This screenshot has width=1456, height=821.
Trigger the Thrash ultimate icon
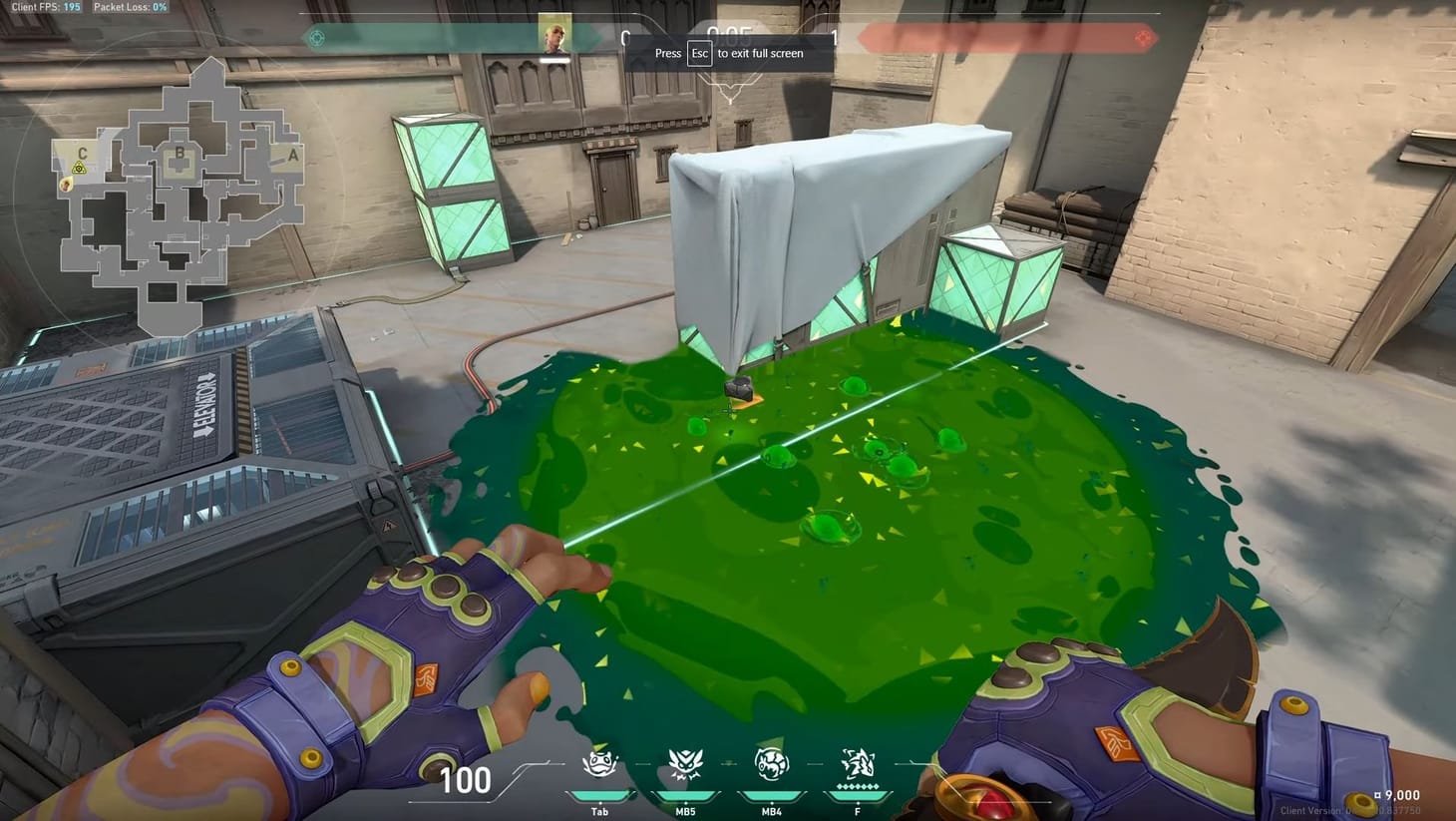pyautogui.click(x=857, y=765)
